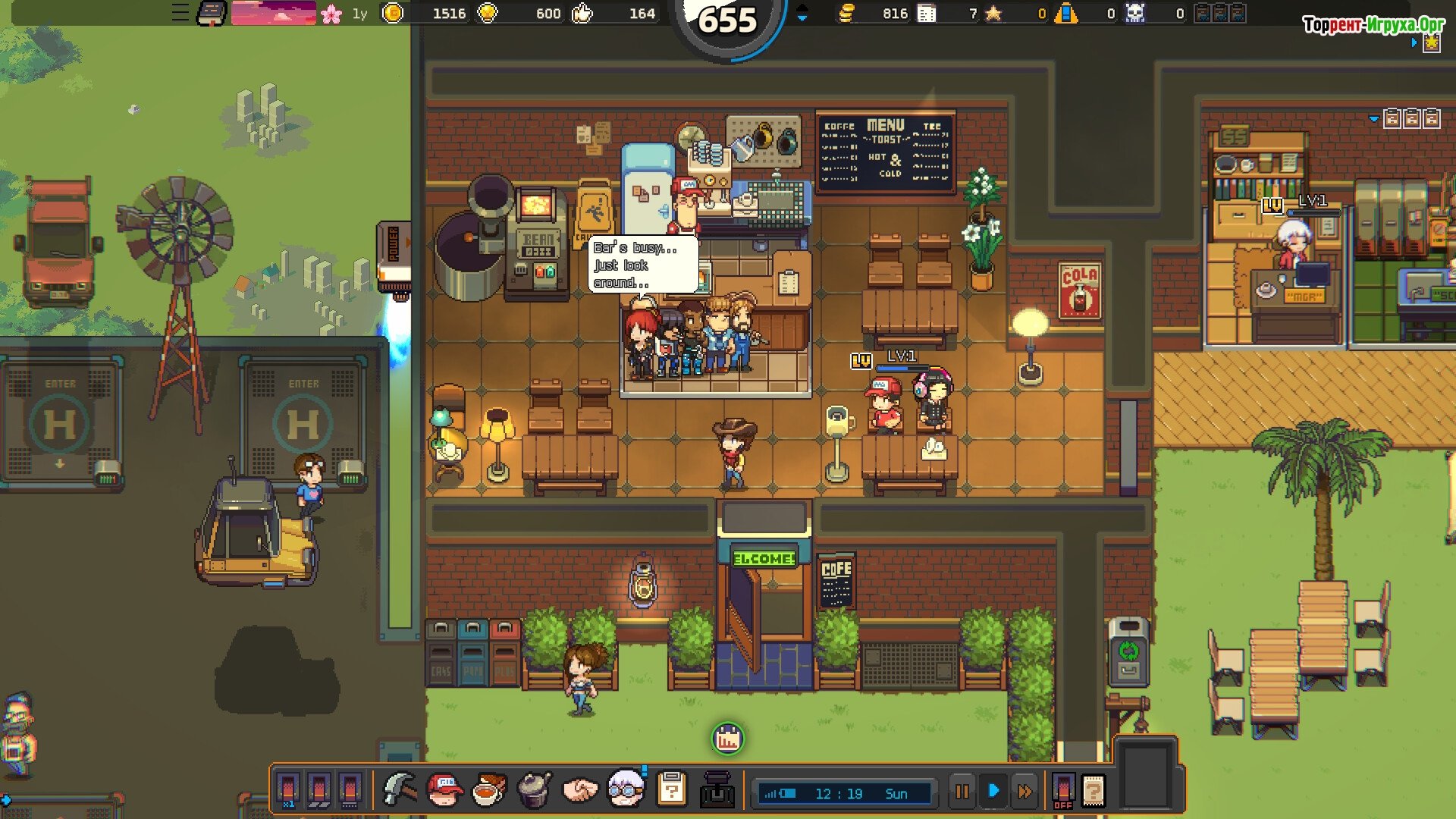The image size is (1456, 819).
Task: Pause the game time
Action: (962, 792)
